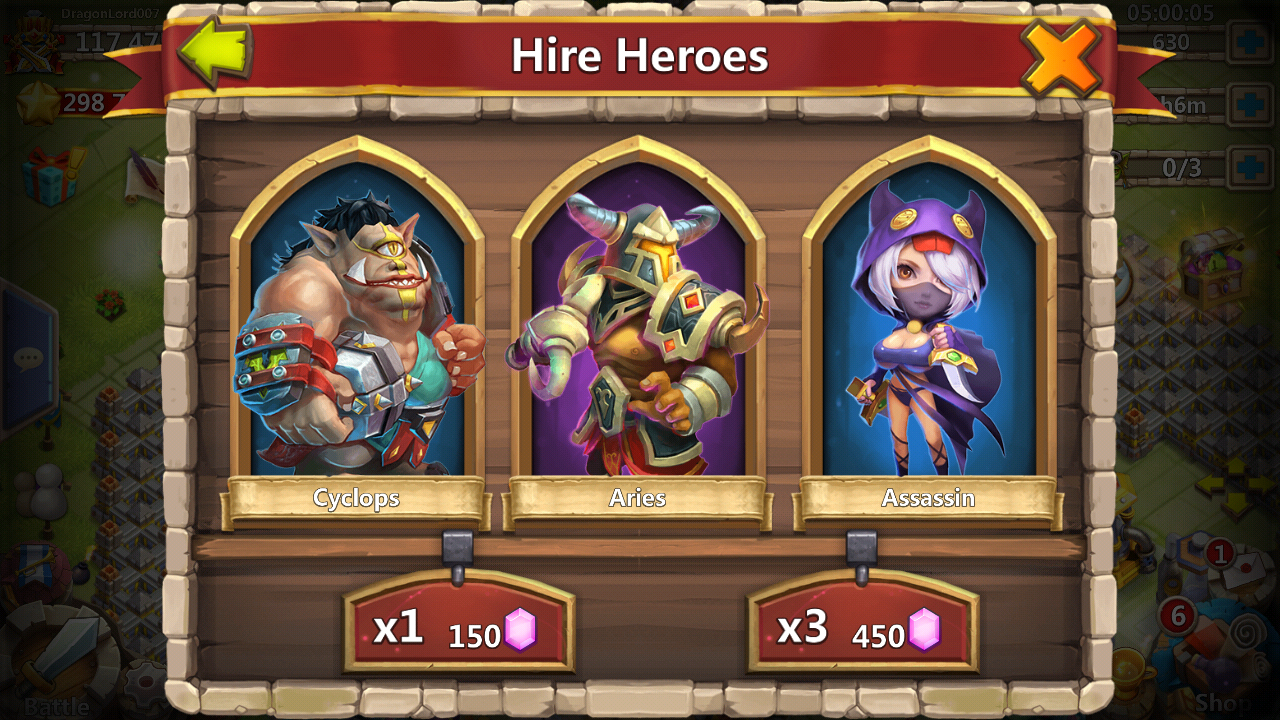
Task: Close the Hire Heroes window
Action: coord(1061,56)
